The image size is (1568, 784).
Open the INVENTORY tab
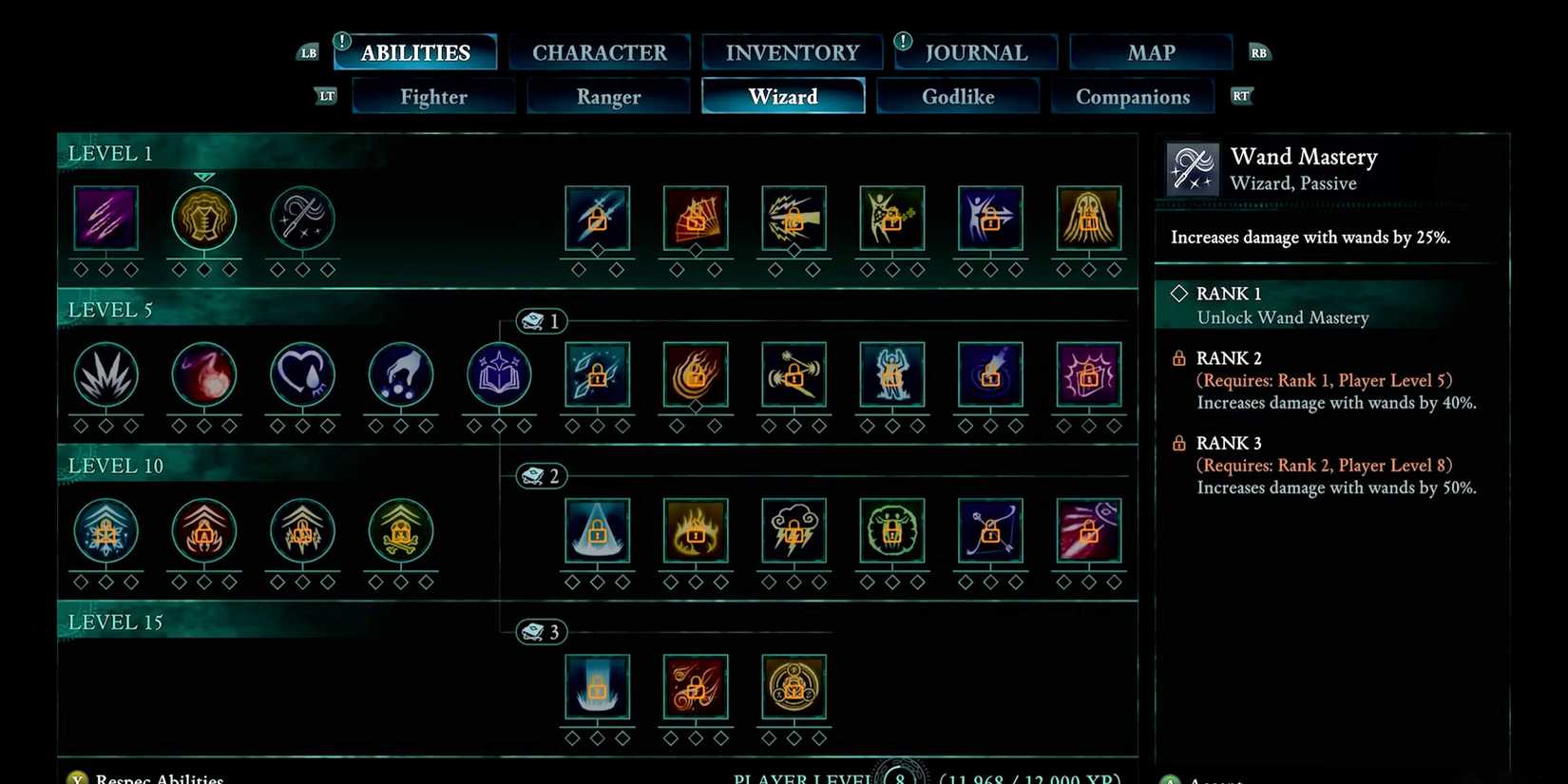(792, 52)
